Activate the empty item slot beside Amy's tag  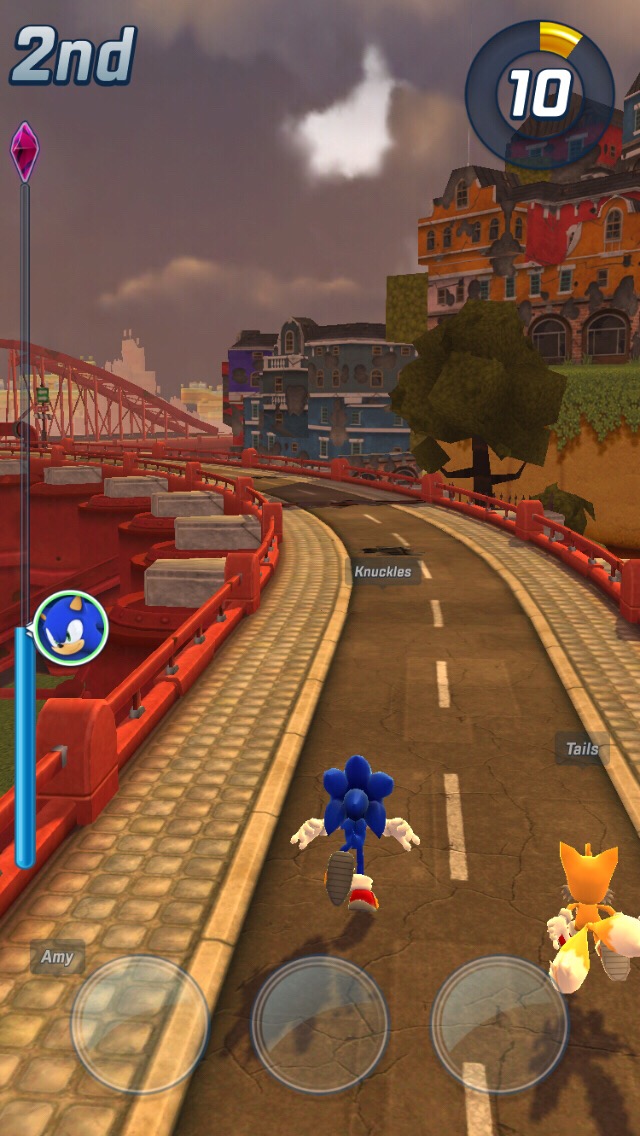click(x=140, y=1024)
